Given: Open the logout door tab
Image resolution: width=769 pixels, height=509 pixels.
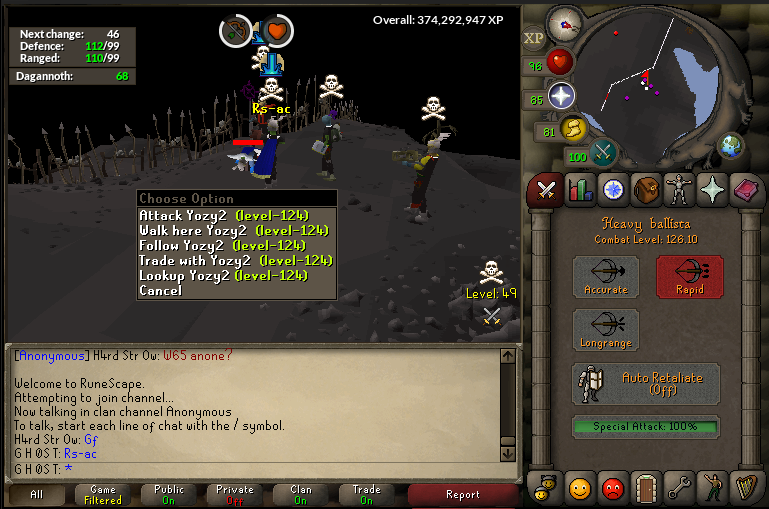Looking at the screenshot, I should (x=646, y=488).
